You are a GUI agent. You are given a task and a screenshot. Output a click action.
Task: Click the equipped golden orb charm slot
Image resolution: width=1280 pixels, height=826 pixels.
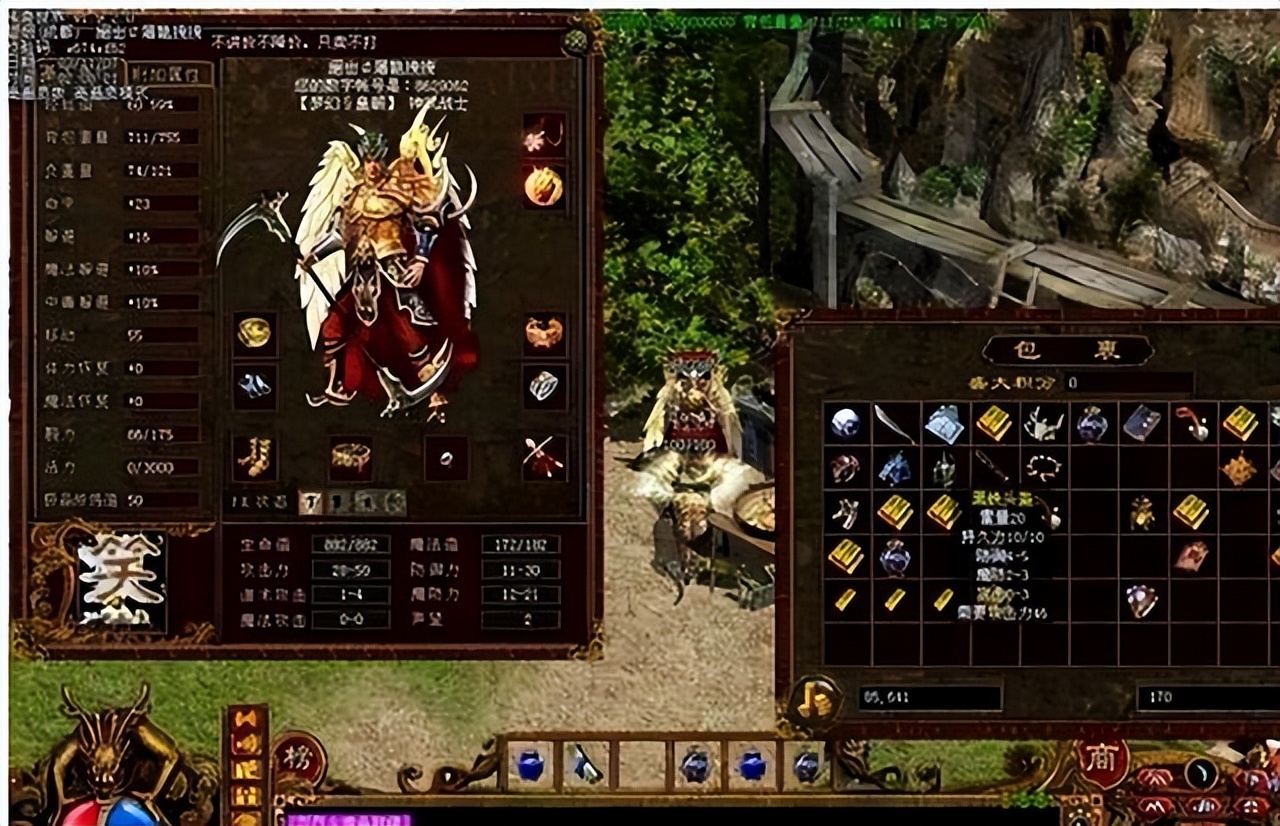click(544, 187)
